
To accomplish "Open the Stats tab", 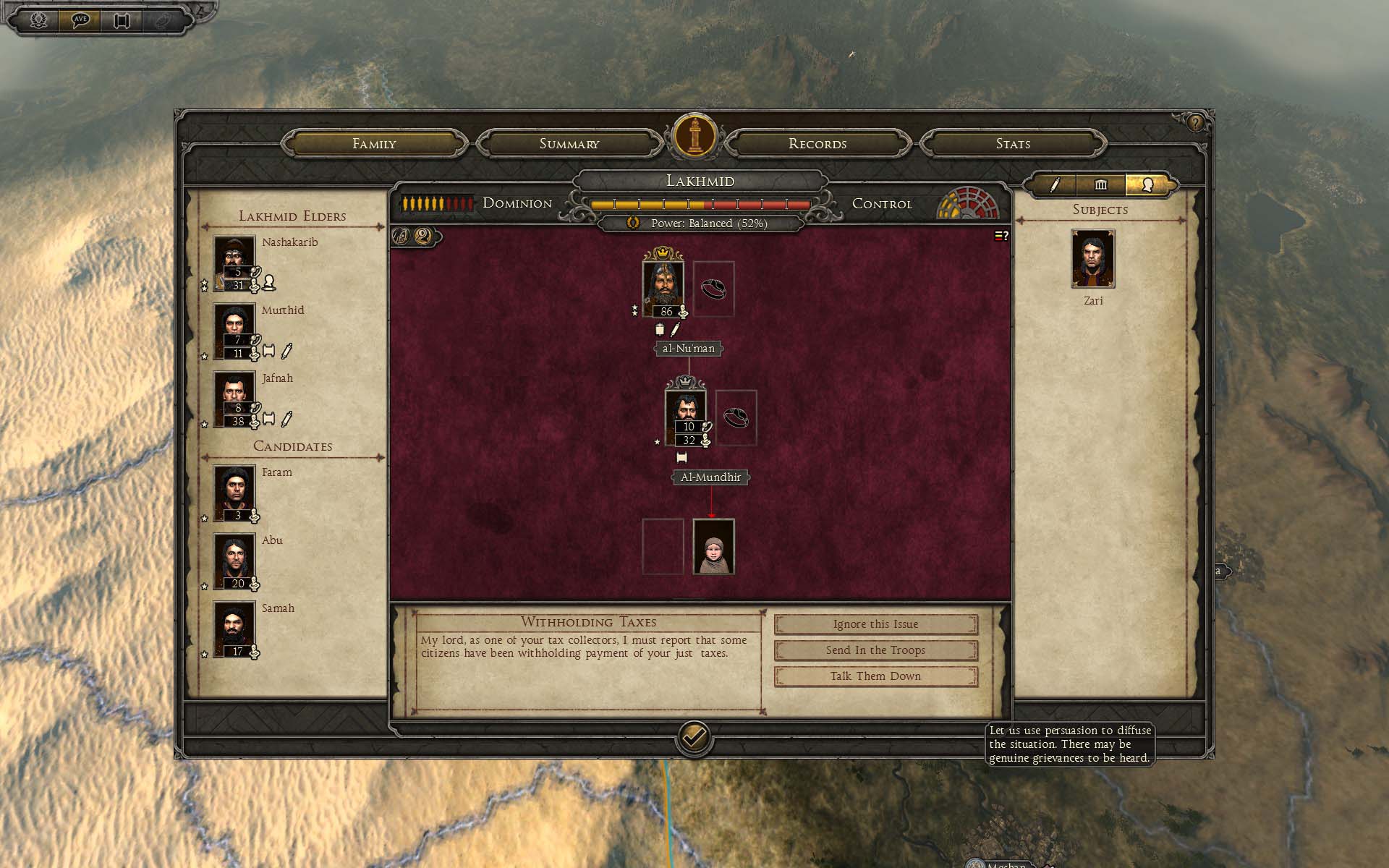I will click(1013, 143).
